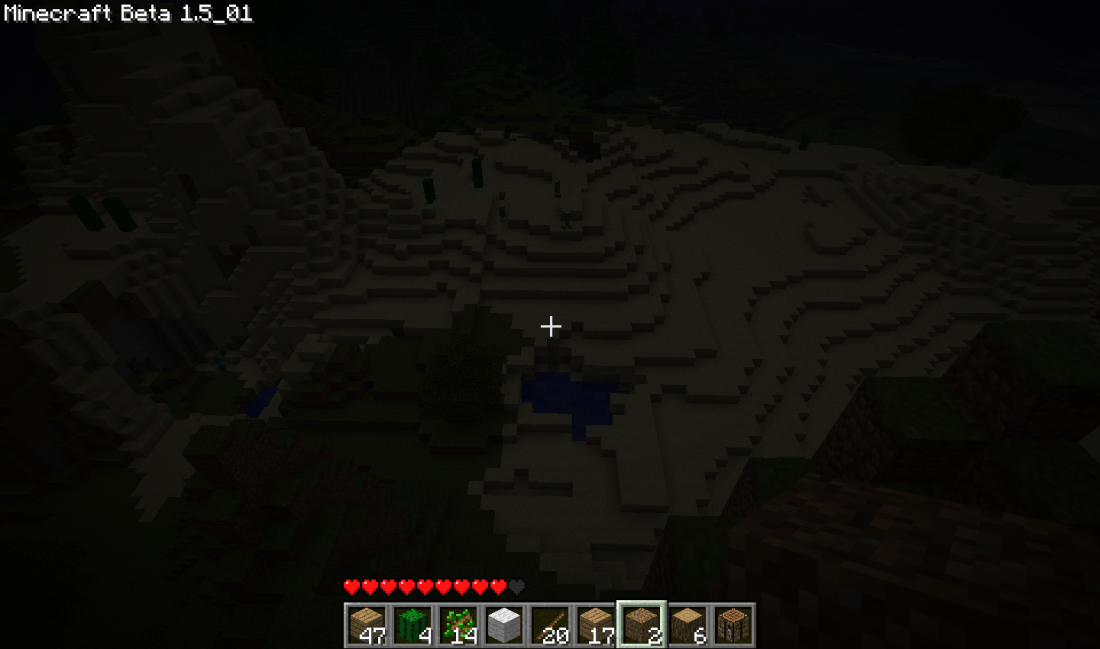Select the stack of 47 wooden planks
The height and width of the screenshot is (649, 1100).
click(x=367, y=625)
